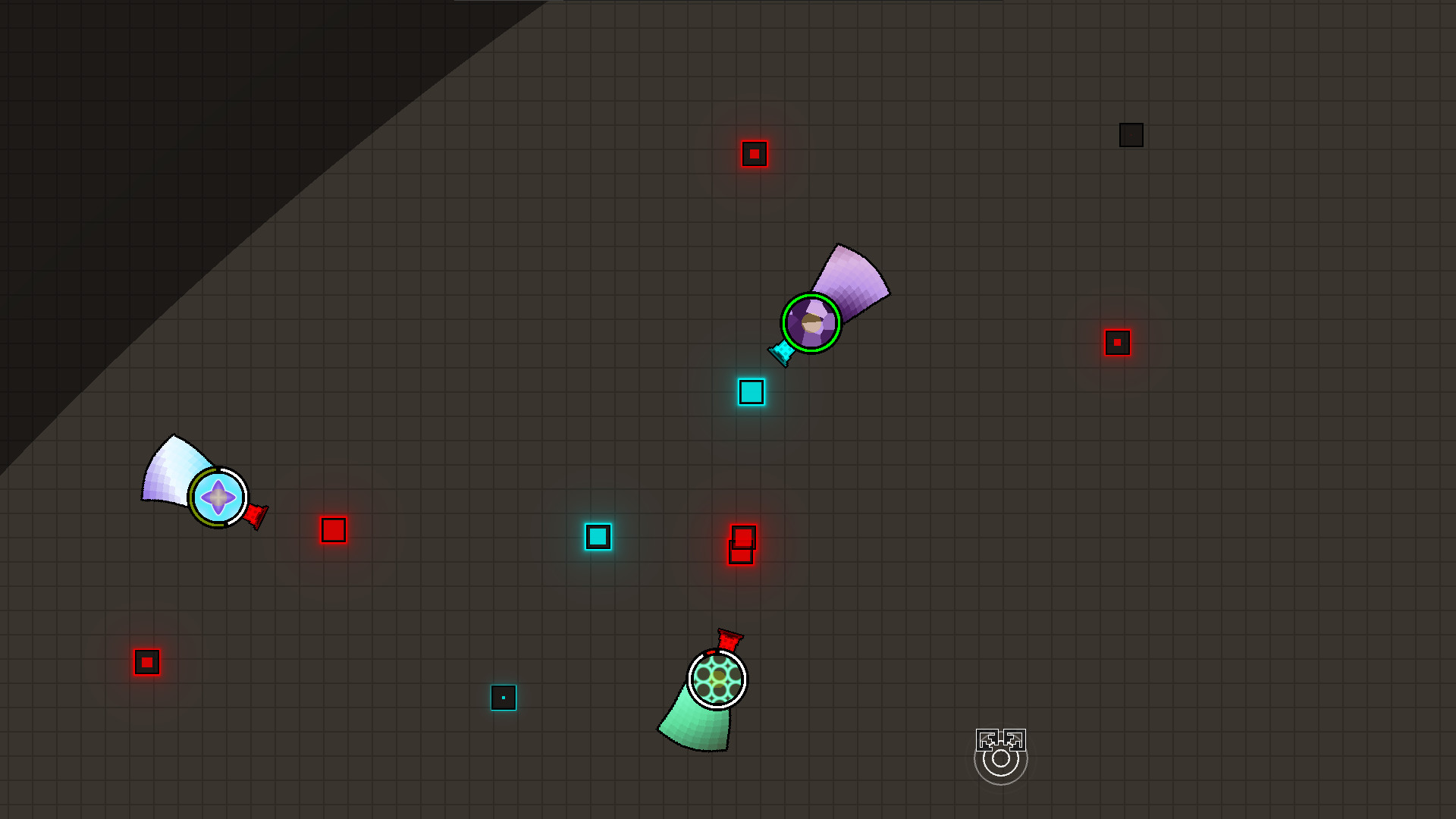Click the red square left of center
The height and width of the screenshot is (819, 1456).
pyautogui.click(x=332, y=530)
